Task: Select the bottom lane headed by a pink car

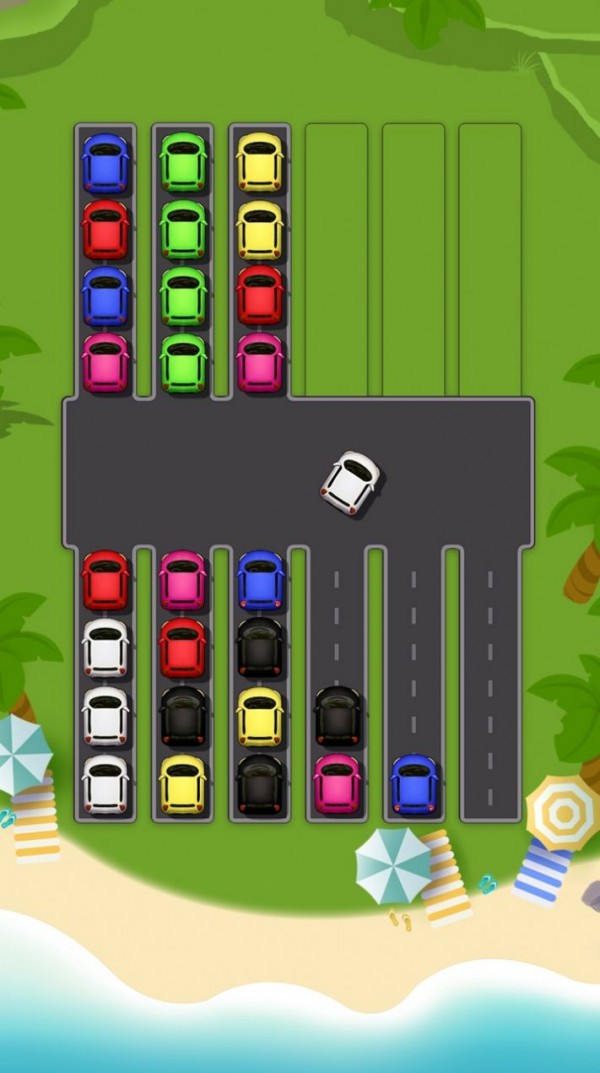Action: [183, 684]
